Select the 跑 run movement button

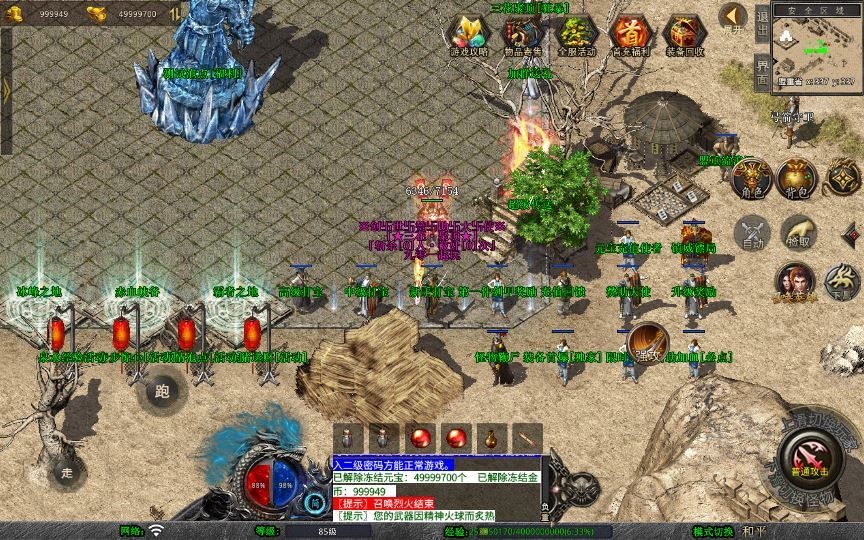[161, 390]
